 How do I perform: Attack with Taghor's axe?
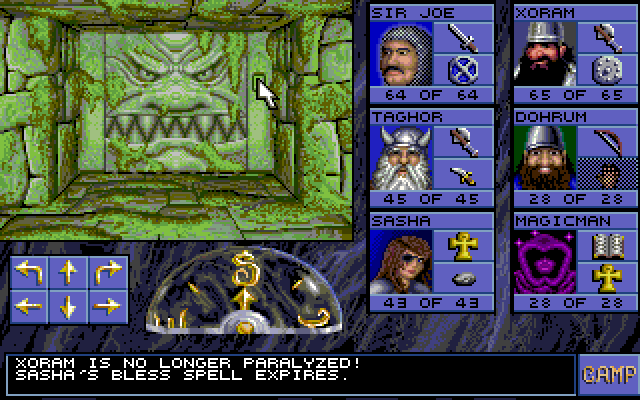pos(464,143)
